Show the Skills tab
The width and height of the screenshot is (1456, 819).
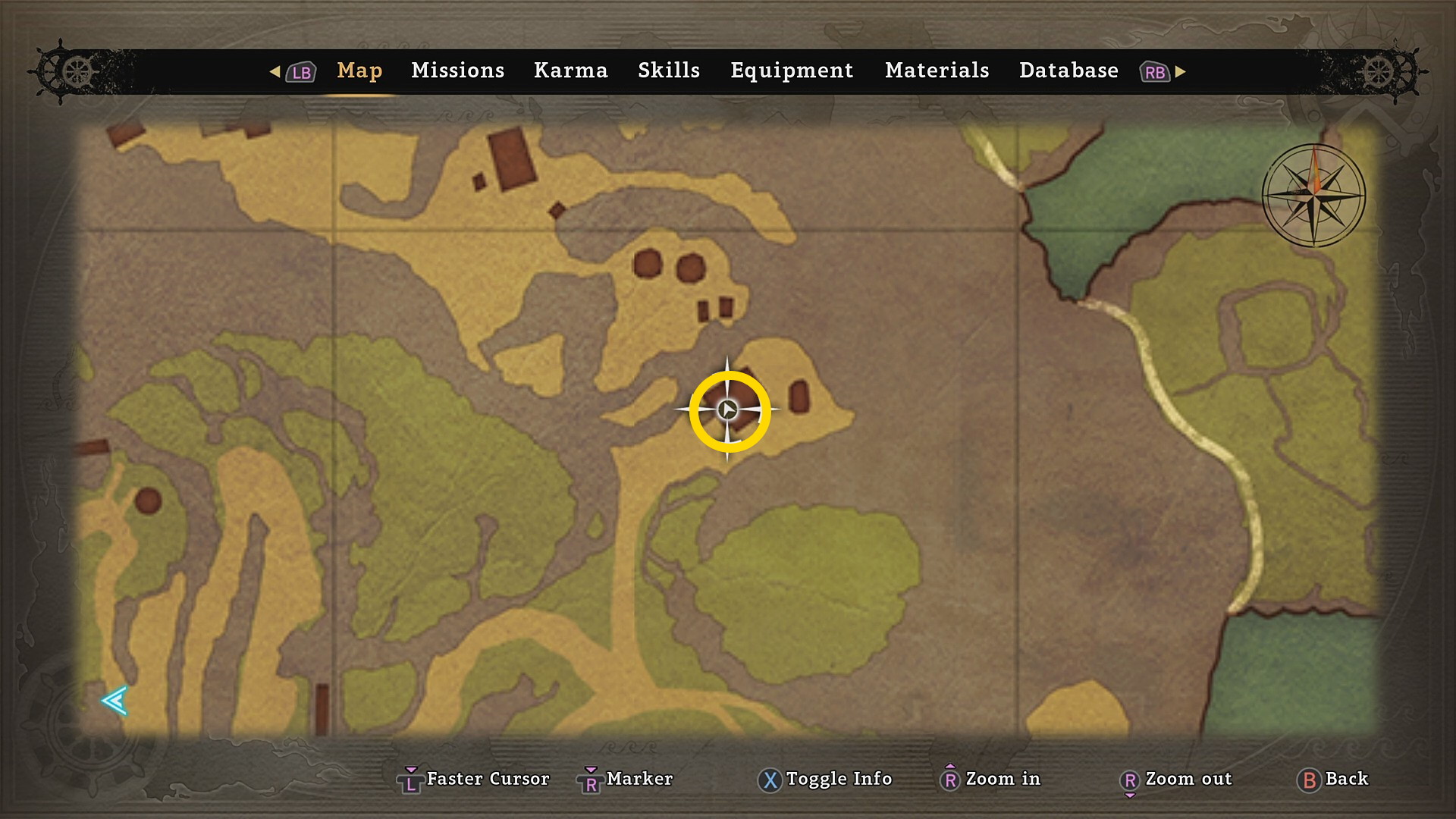668,71
